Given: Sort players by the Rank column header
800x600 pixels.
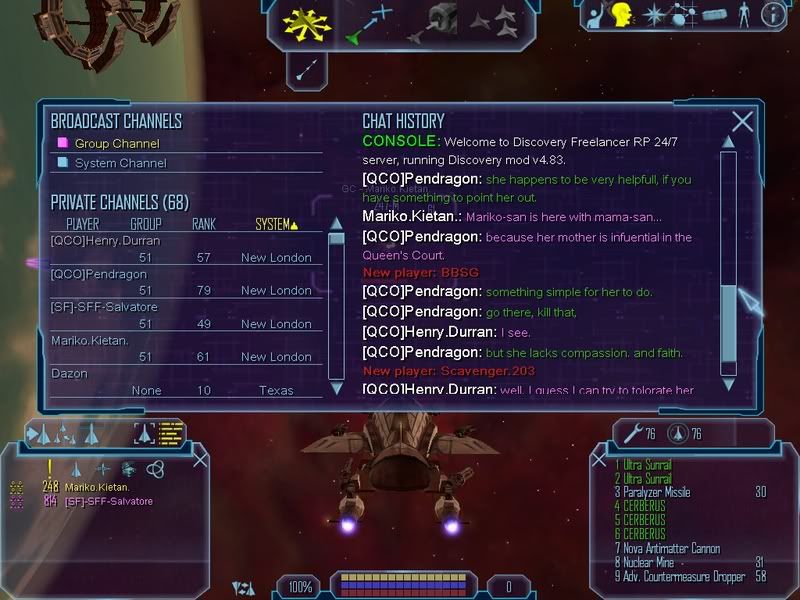Looking at the screenshot, I should click(204, 224).
